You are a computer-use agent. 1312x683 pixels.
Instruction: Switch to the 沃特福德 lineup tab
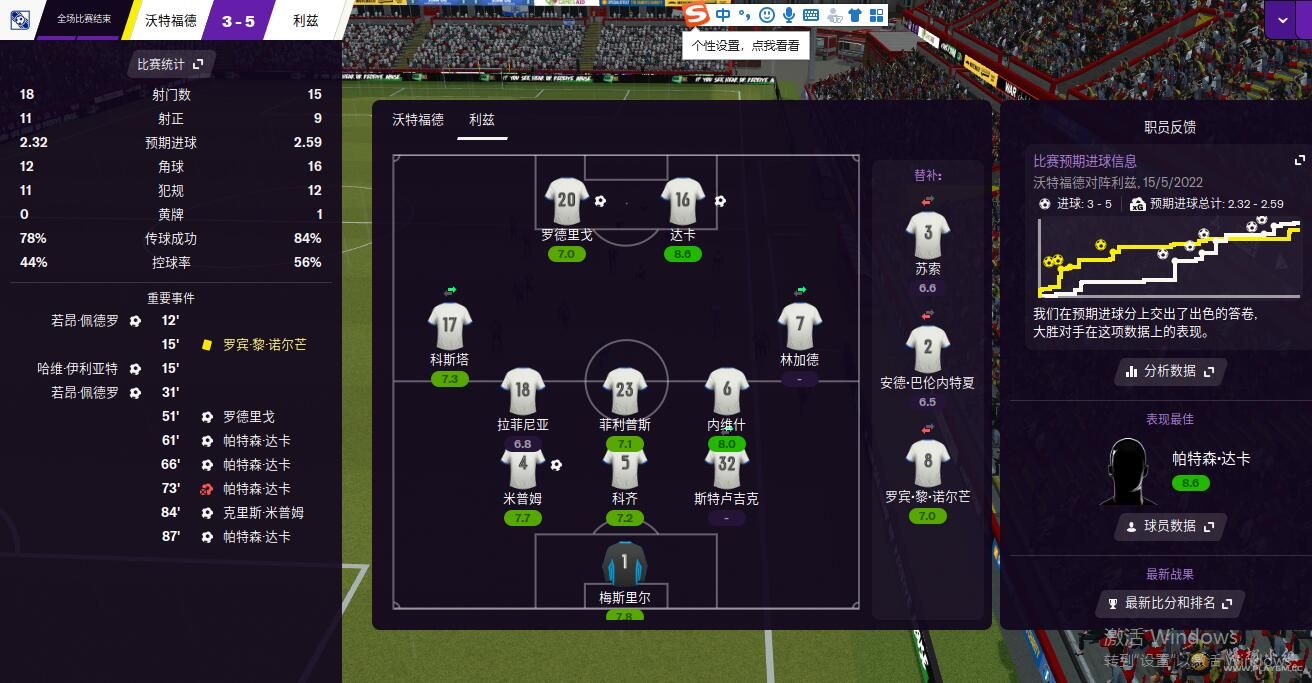(418, 120)
